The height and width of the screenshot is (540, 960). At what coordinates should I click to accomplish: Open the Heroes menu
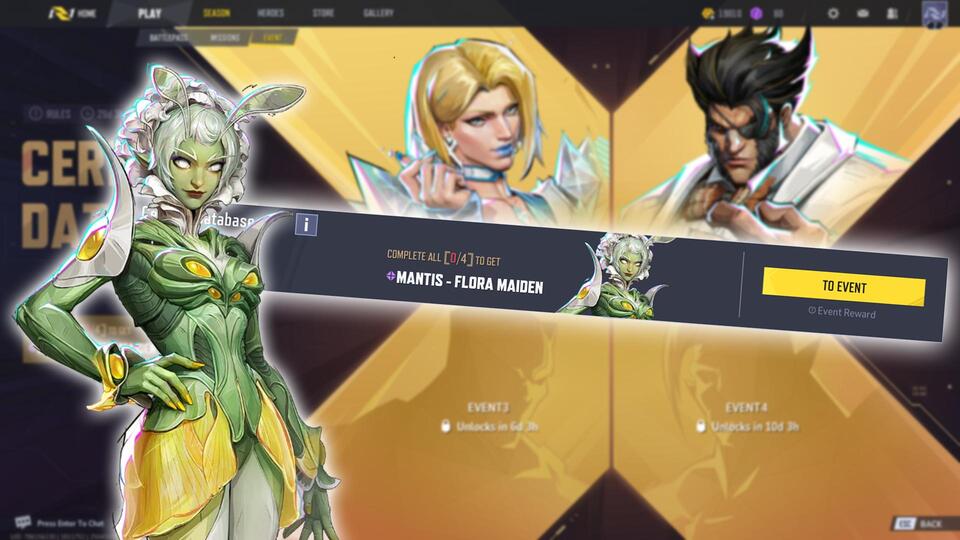270,14
